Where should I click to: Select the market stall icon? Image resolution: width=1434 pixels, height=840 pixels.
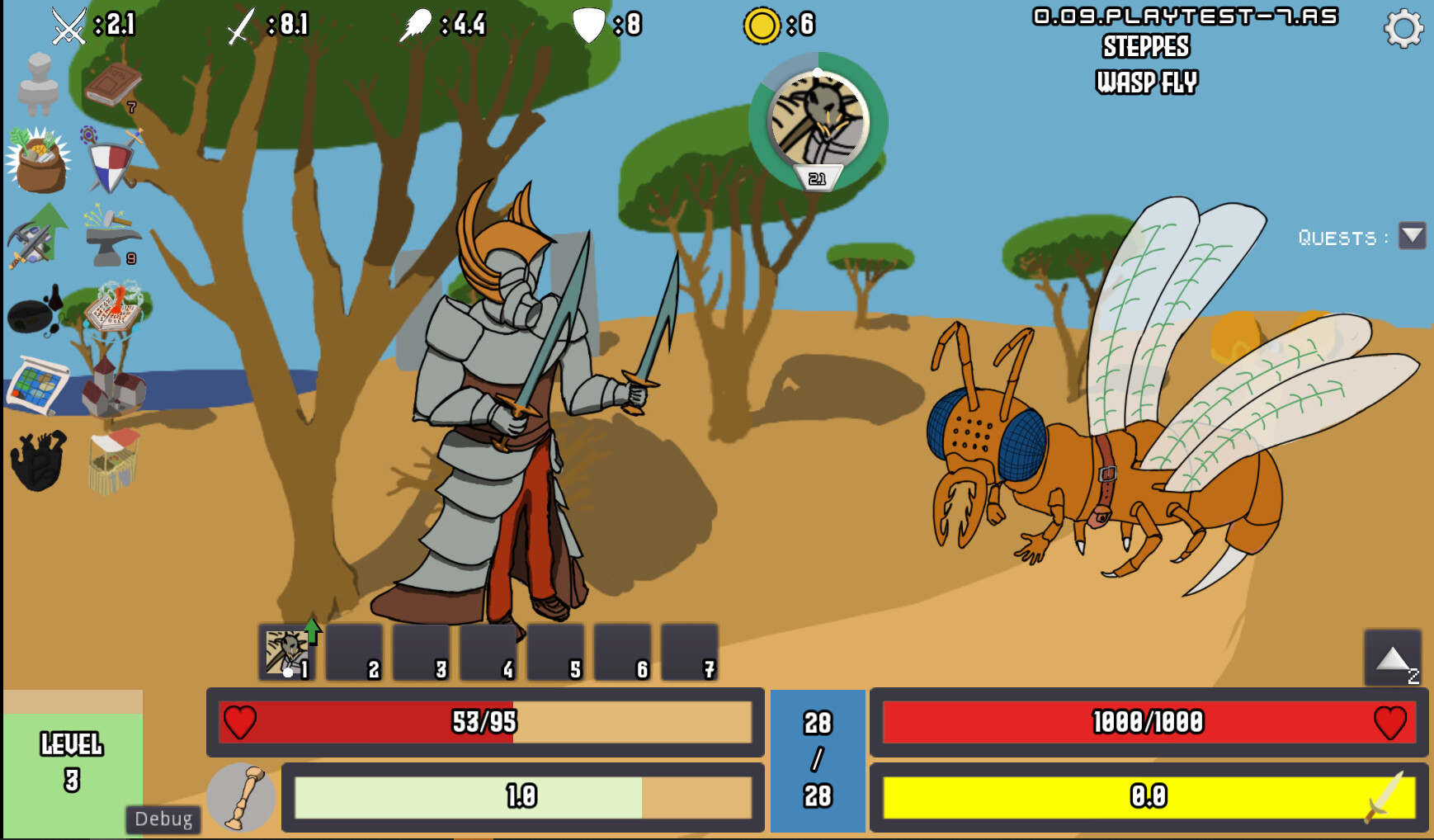(111, 462)
